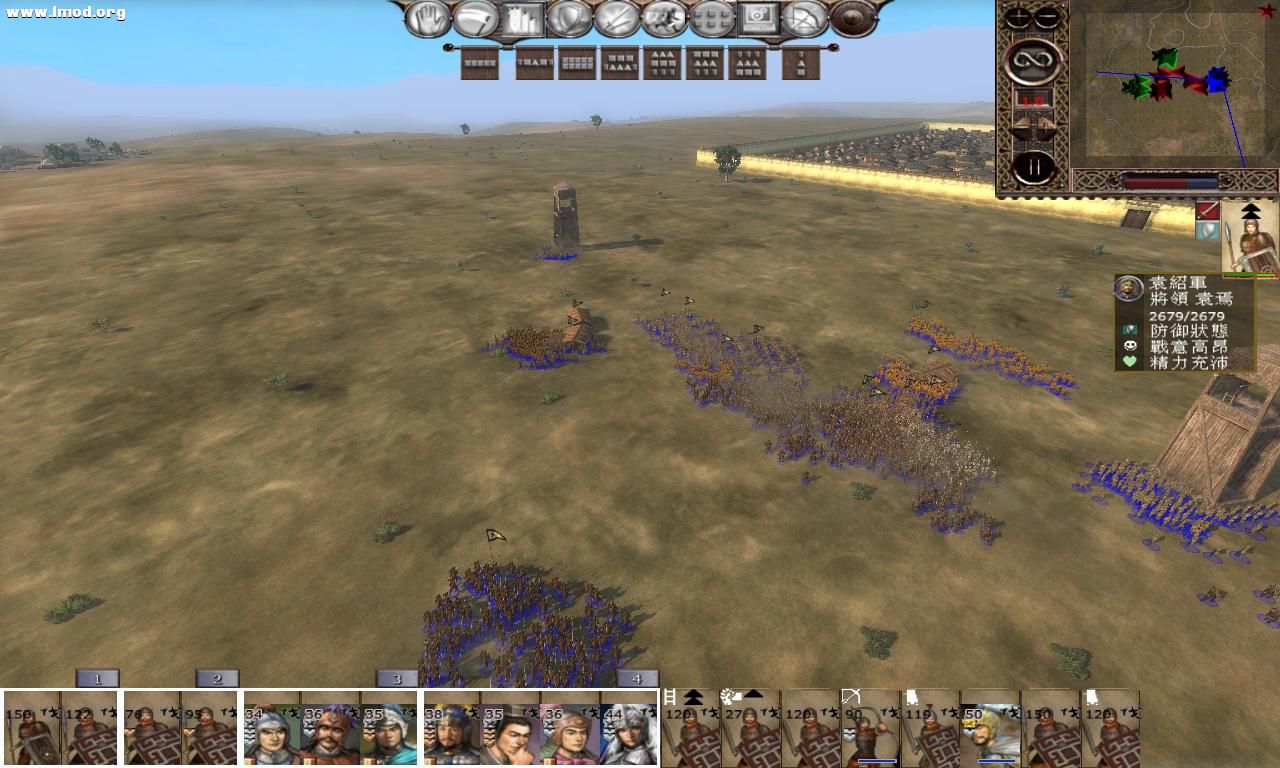Open cinematic camera mode via the camera icon

758,20
